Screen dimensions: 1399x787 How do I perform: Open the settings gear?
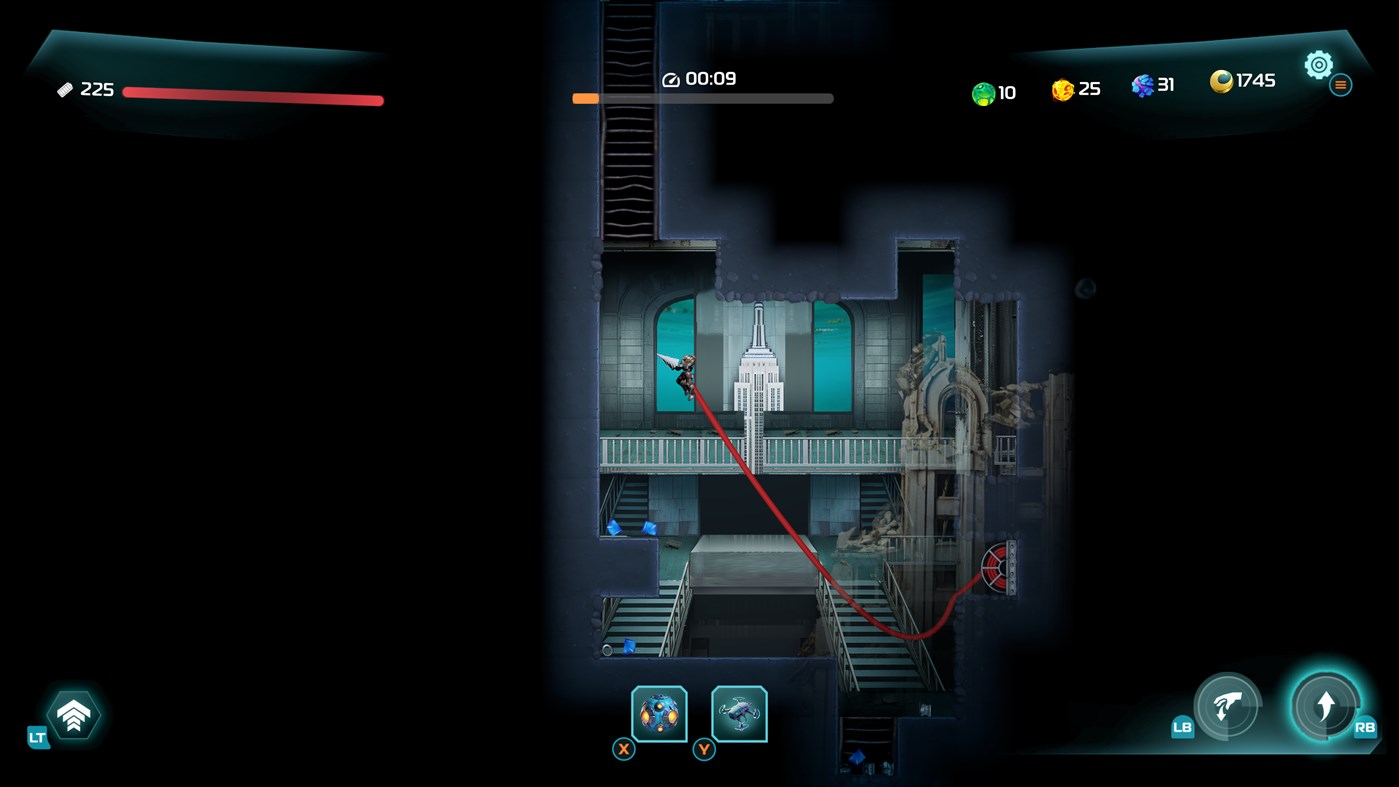click(1318, 64)
